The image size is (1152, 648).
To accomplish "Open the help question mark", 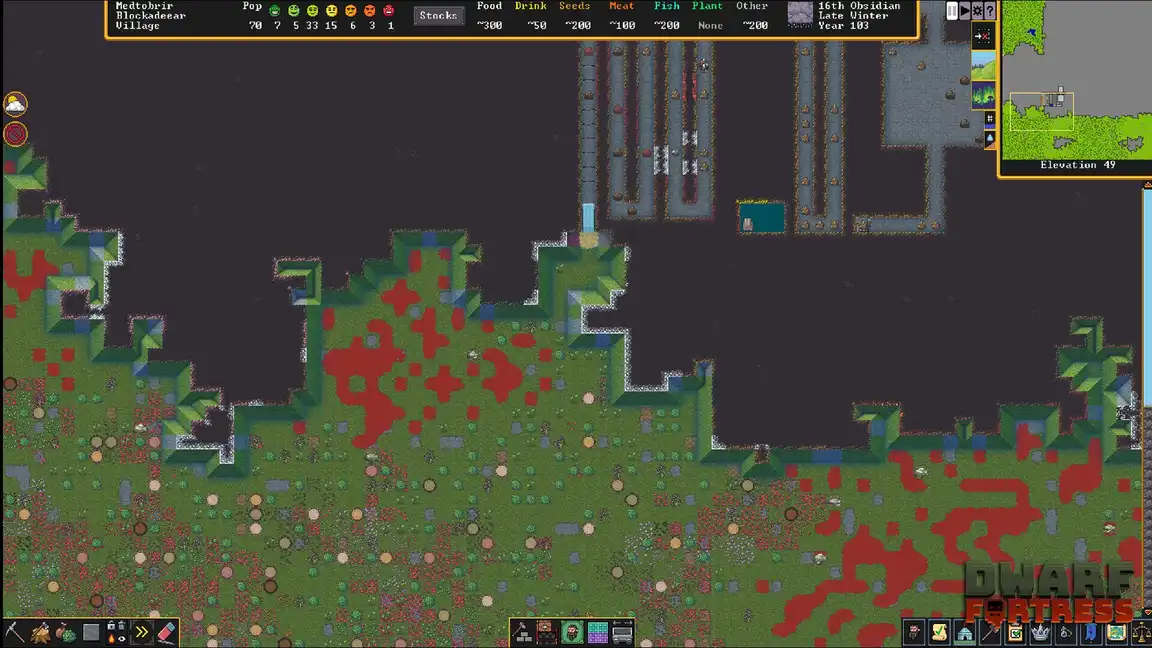I will [989, 11].
